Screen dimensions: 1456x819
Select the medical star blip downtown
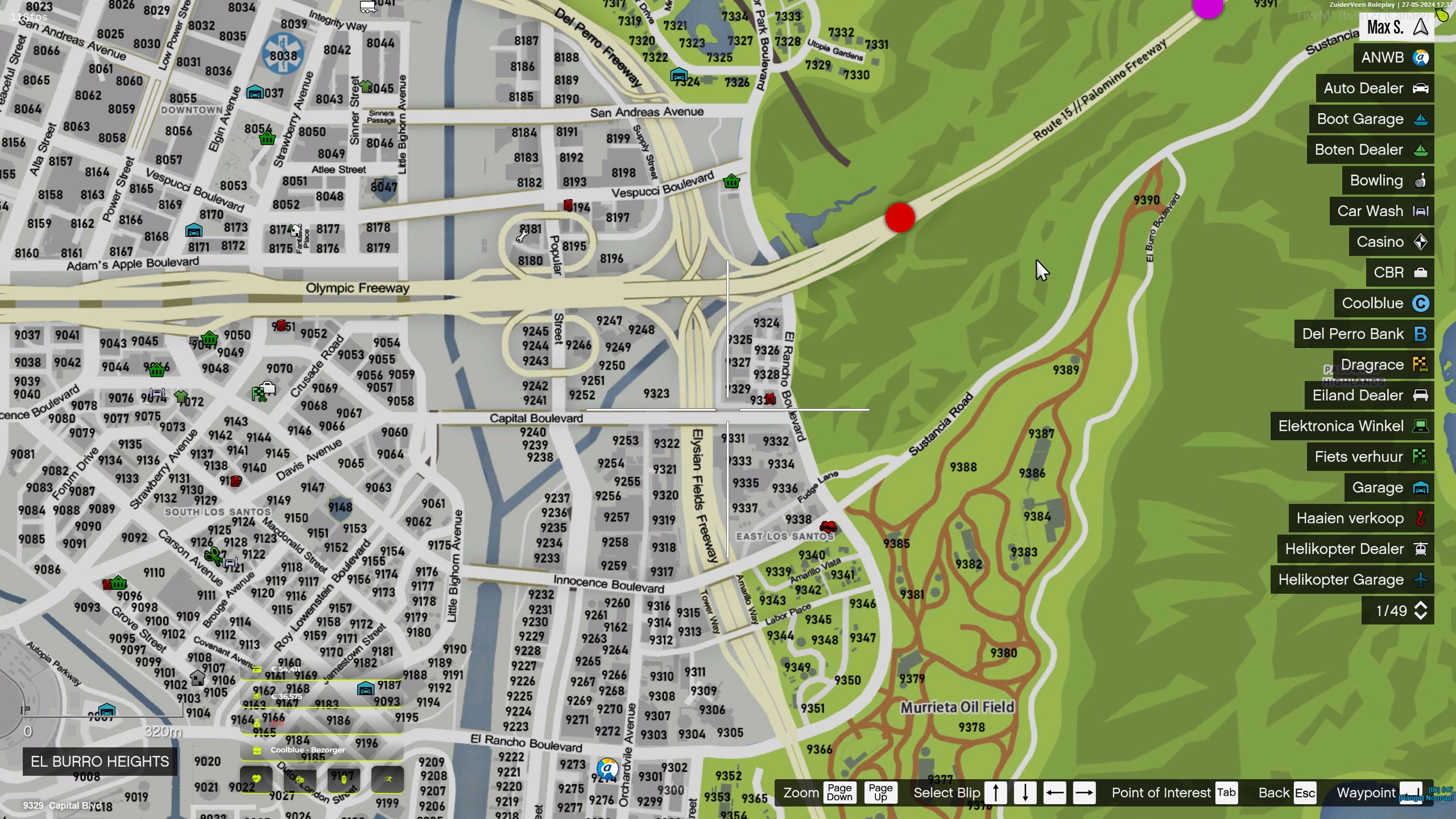point(283,55)
